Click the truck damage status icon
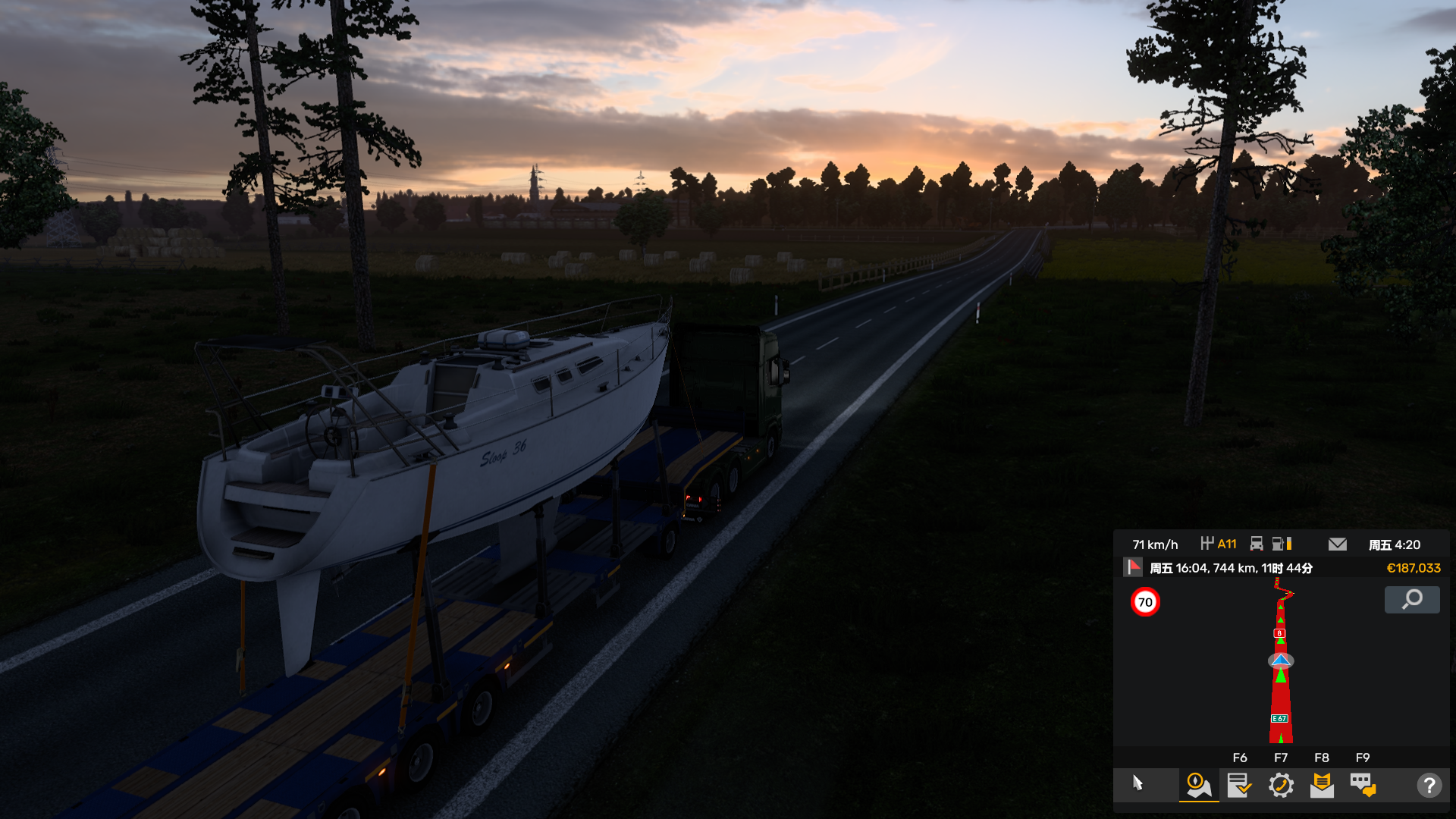Viewport: 1456px width, 819px height. pyautogui.click(x=1257, y=544)
